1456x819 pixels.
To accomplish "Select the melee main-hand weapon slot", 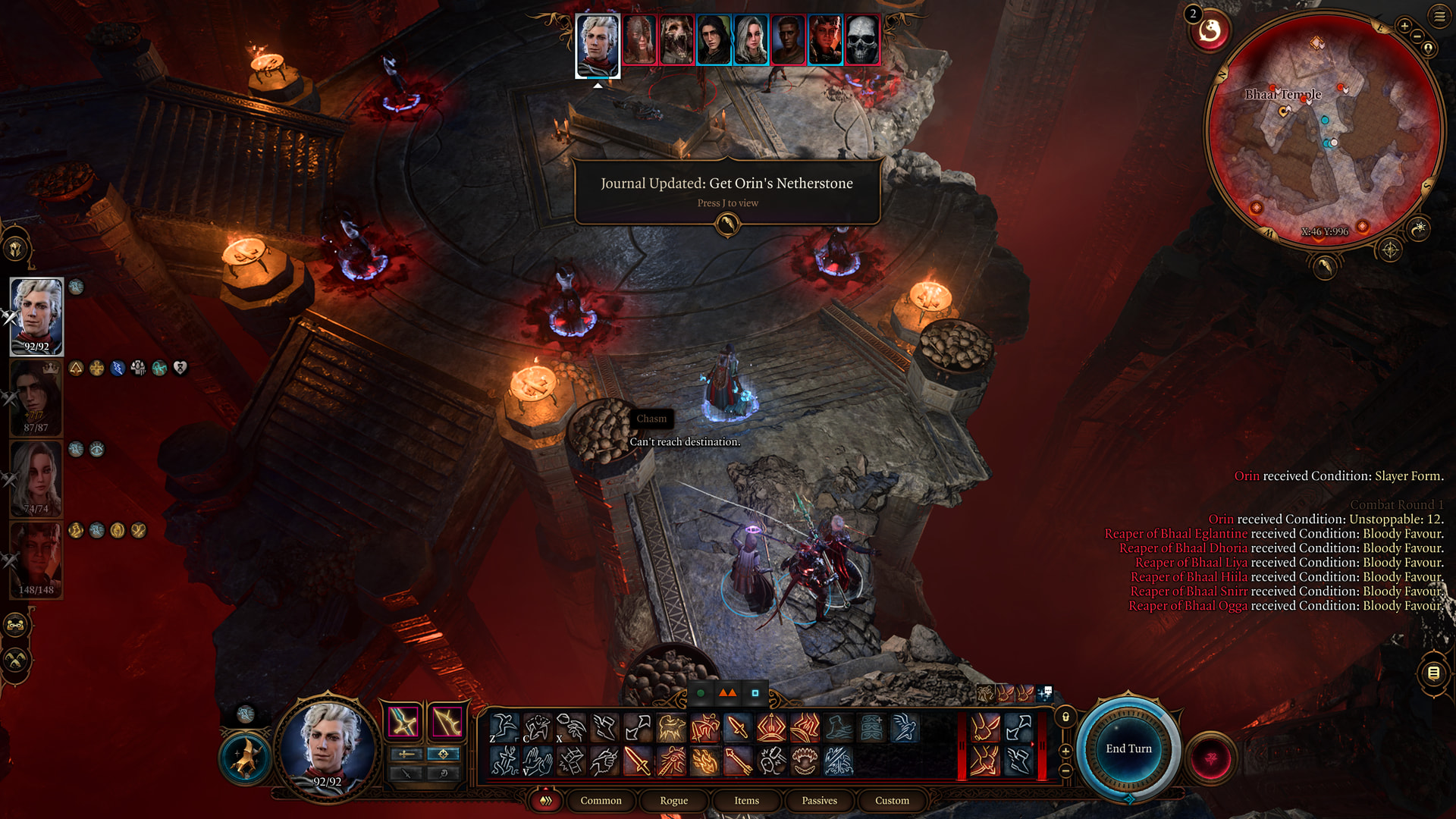I will click(403, 721).
